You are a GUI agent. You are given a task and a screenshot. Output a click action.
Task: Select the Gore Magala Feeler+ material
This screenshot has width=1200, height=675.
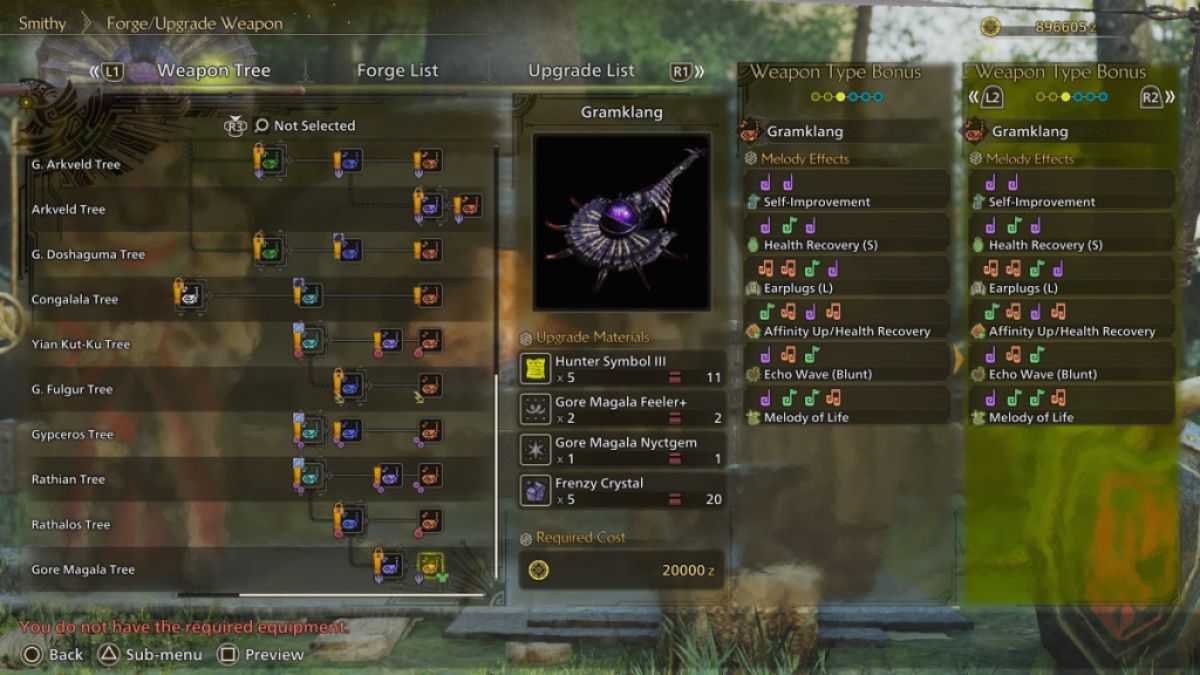click(621, 409)
